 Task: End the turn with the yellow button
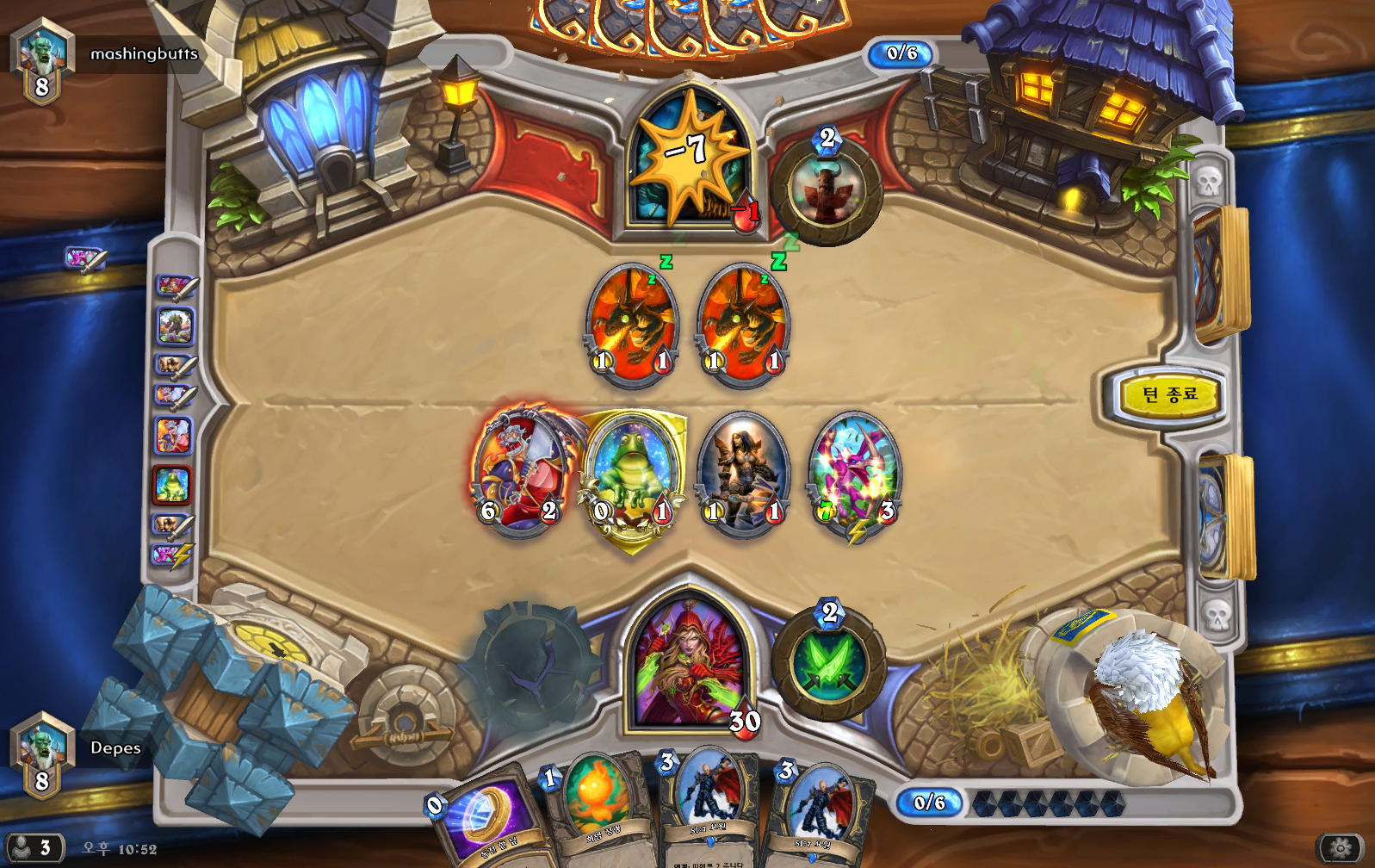[x=1169, y=395]
